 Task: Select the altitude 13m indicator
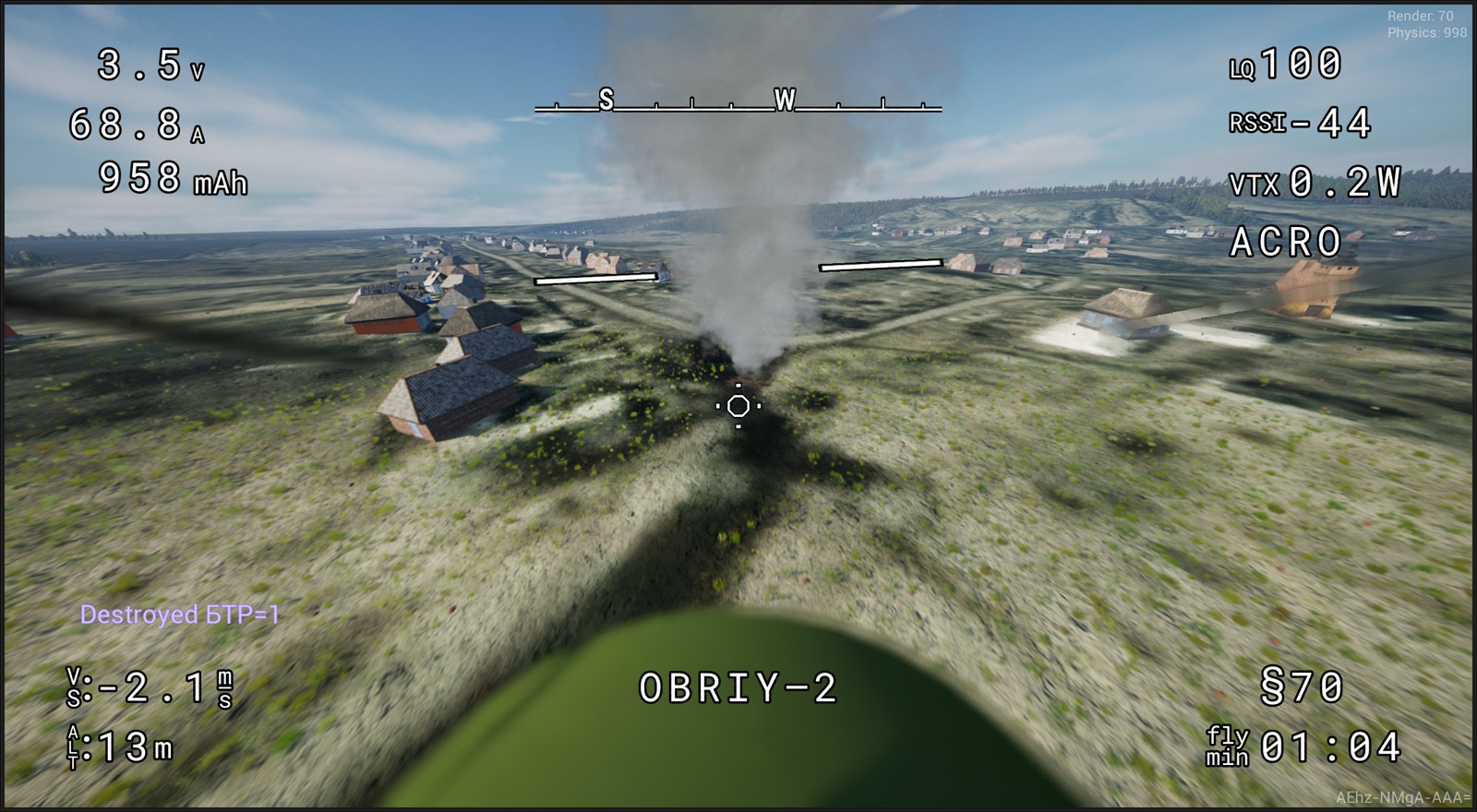[120, 747]
